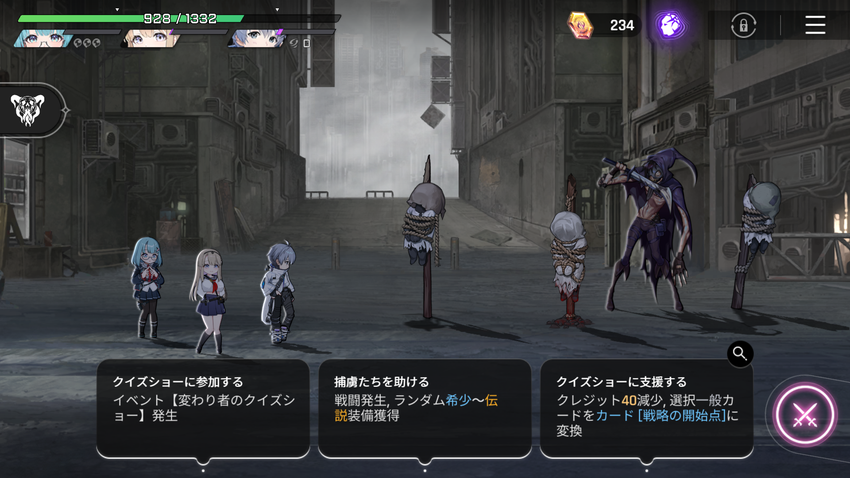This screenshot has width=850, height=478.
Task: Toggle the padlock lock icon
Action: pos(743,25)
